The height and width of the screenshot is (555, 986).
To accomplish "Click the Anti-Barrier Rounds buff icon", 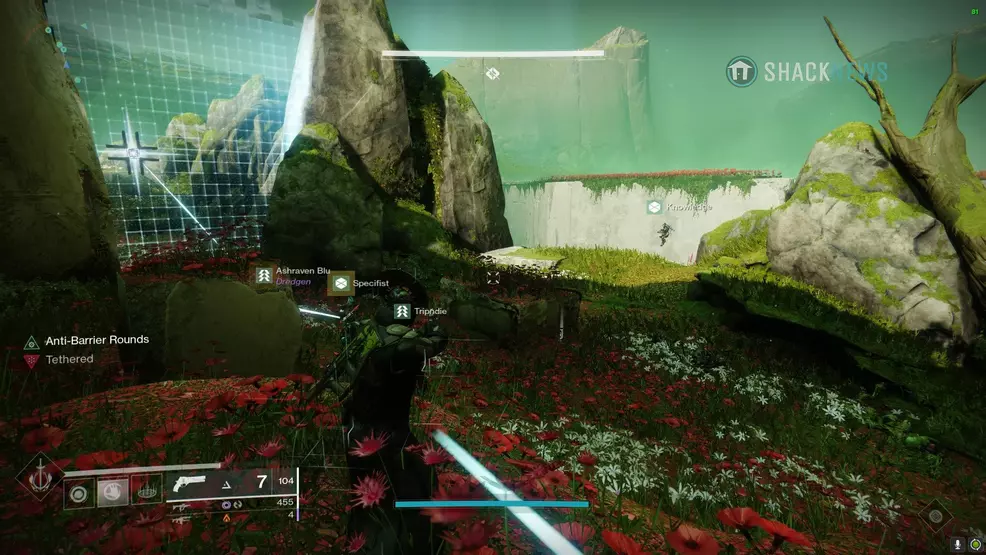I will (x=31, y=342).
